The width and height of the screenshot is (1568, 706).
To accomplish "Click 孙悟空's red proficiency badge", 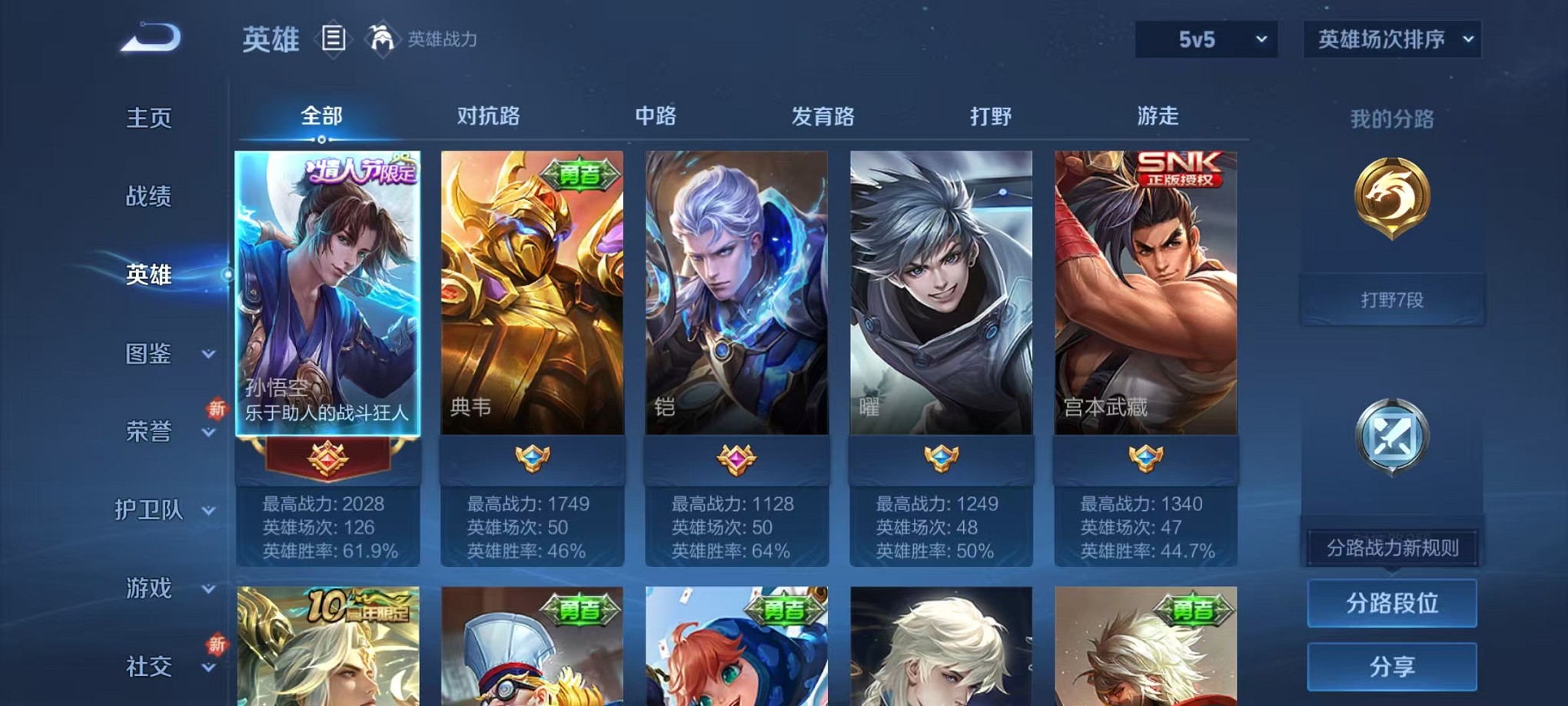I will coord(327,458).
